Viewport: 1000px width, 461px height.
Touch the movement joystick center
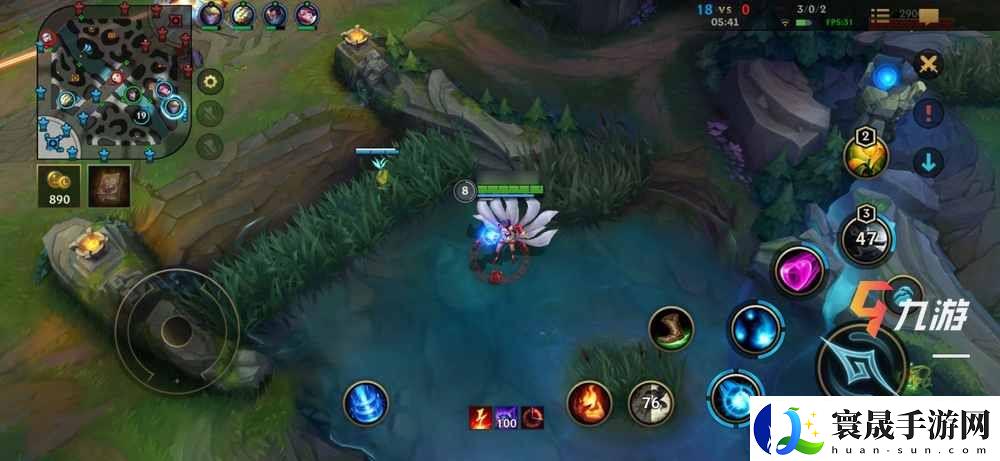pyautogui.click(x=176, y=329)
